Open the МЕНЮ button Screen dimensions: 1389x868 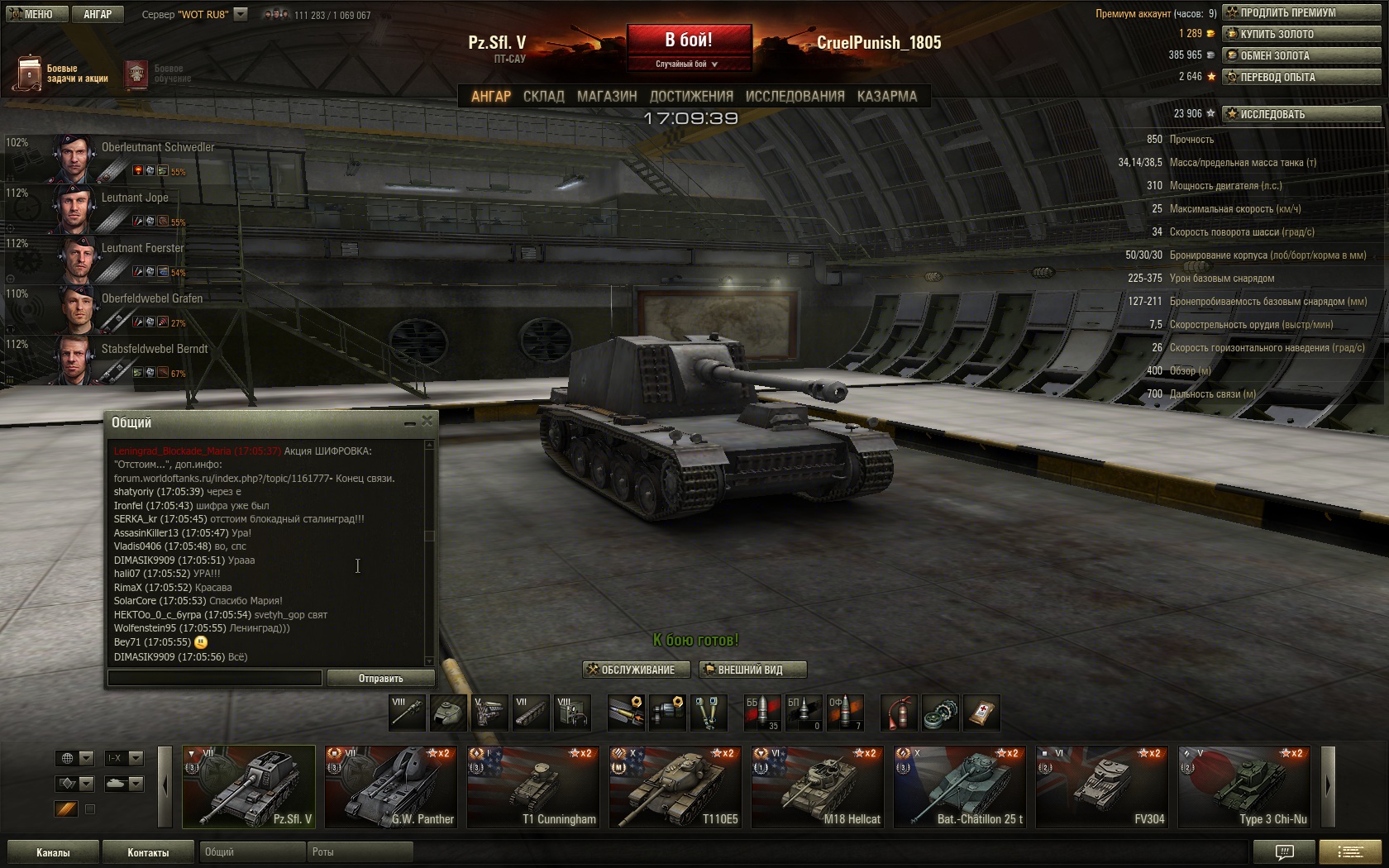point(33,14)
